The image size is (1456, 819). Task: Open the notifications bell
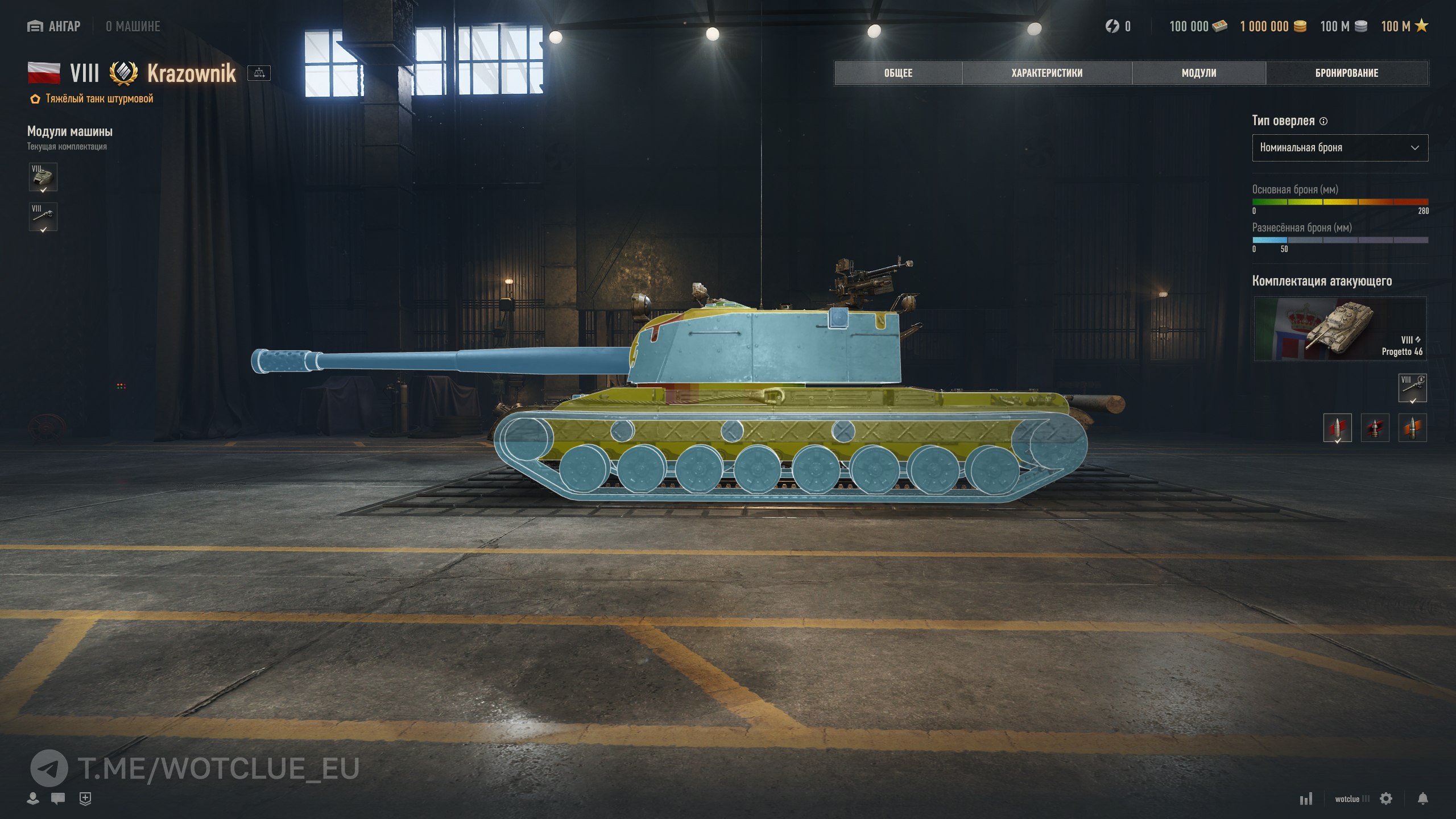click(x=1422, y=799)
